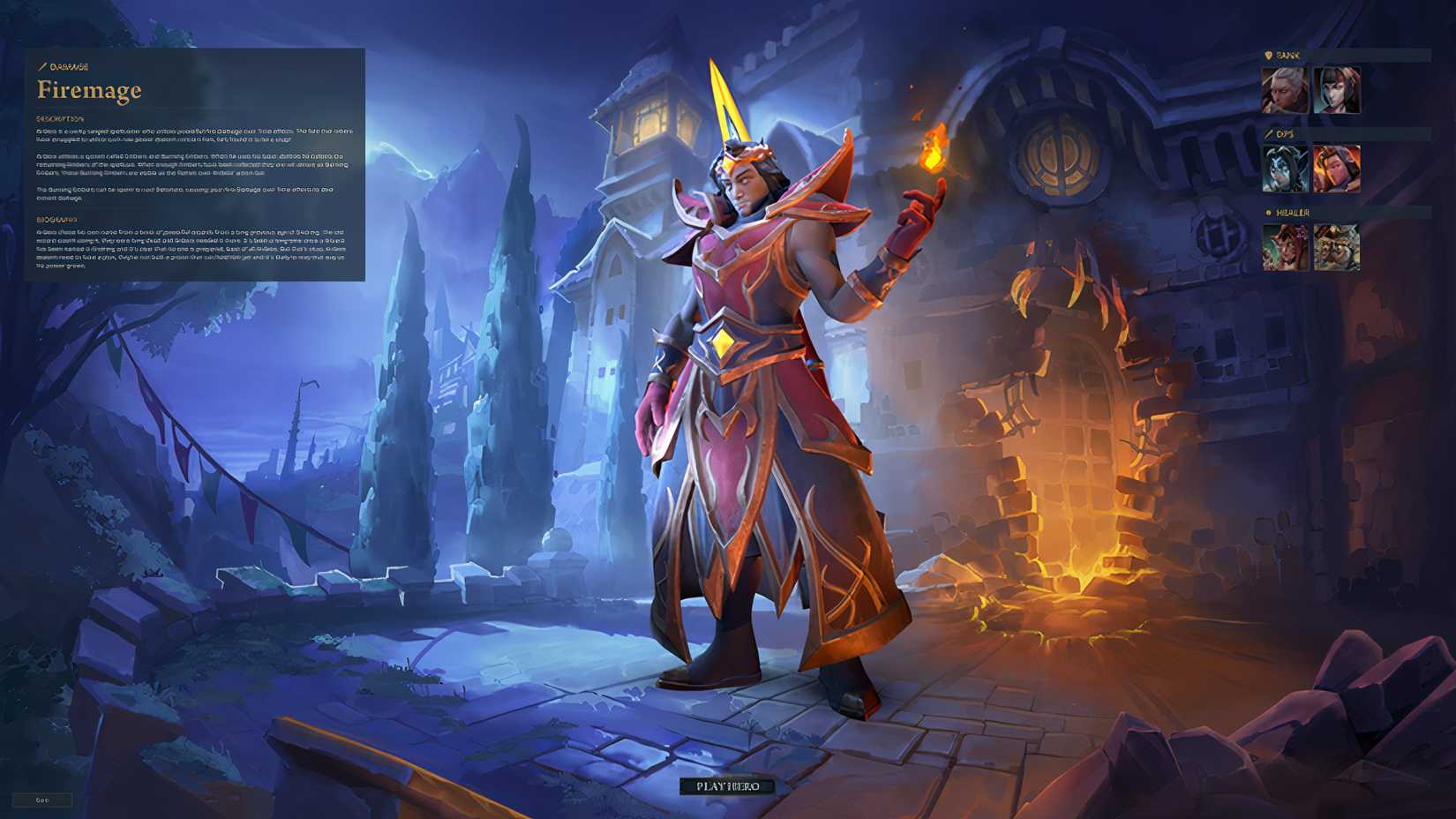This screenshot has height=819, width=1456.
Task: Switch to the Description section heading
Action: 60,116
